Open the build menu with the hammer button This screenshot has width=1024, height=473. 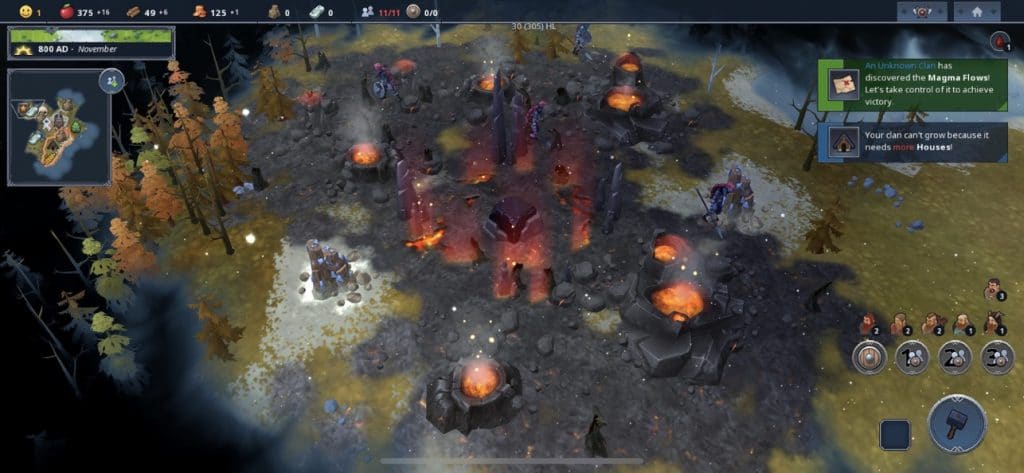point(957,426)
